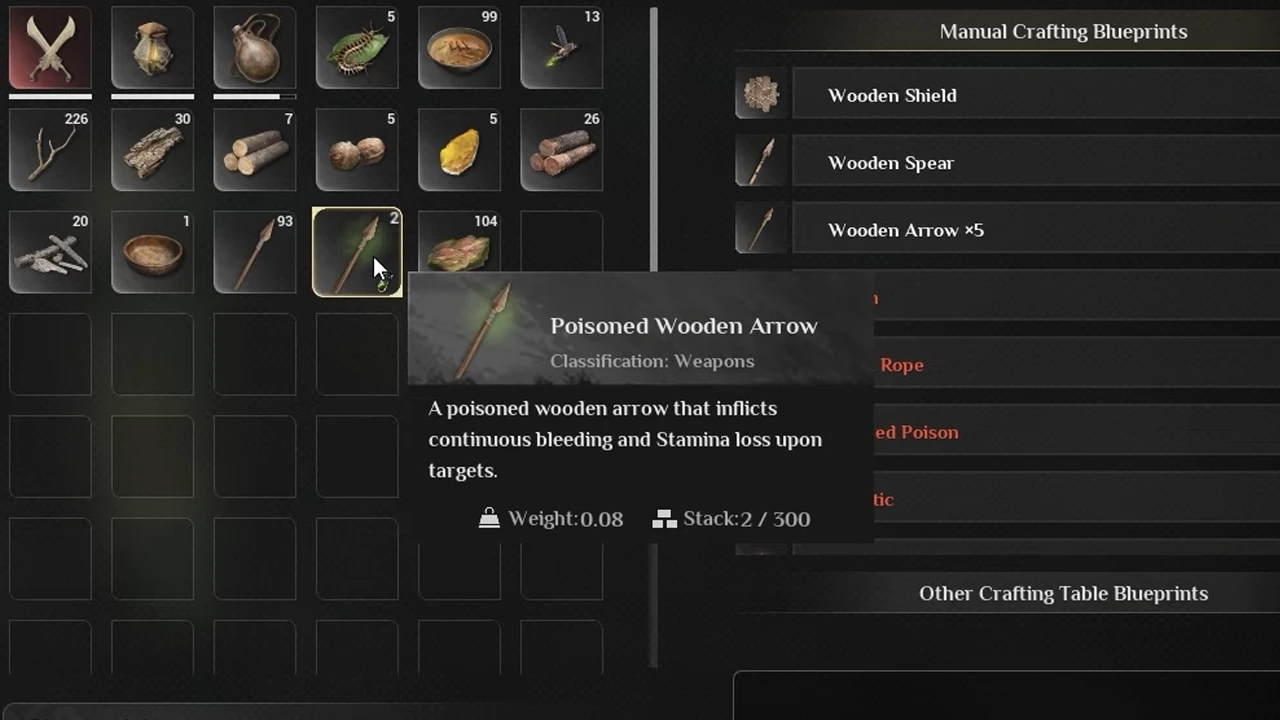Viewport: 1280px width, 720px height.
Task: Click the glowing lantern inventory slot
Action: pyautogui.click(x=152, y=48)
